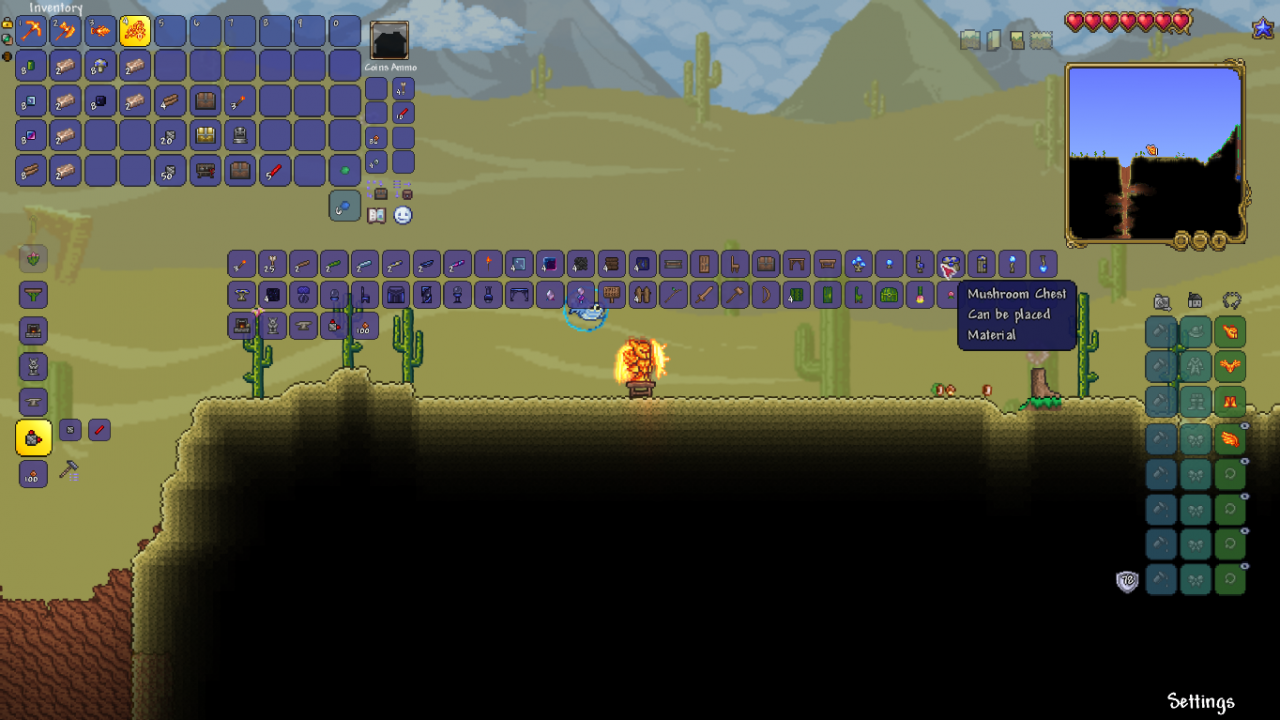This screenshot has height=720, width=1280.
Task: Select the Molten Pickaxe in hotbar slot one
Action: tap(30, 30)
